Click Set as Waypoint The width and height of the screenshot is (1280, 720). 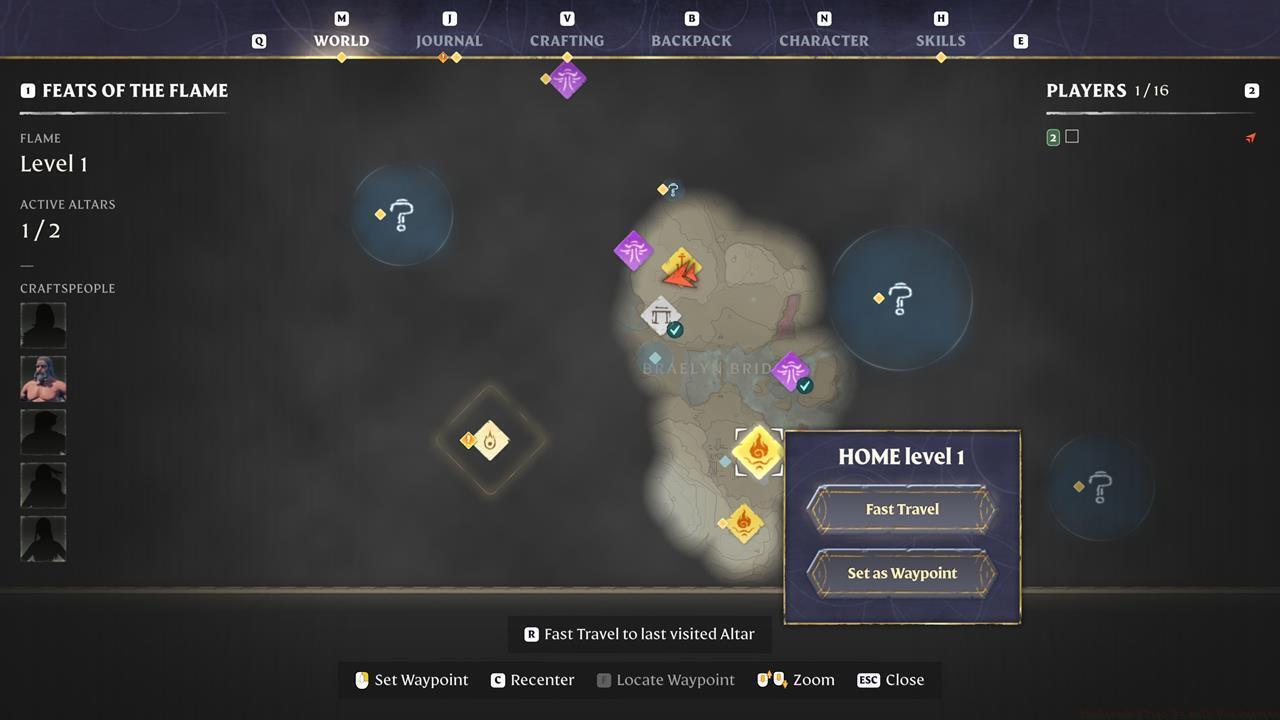pyautogui.click(x=901, y=573)
